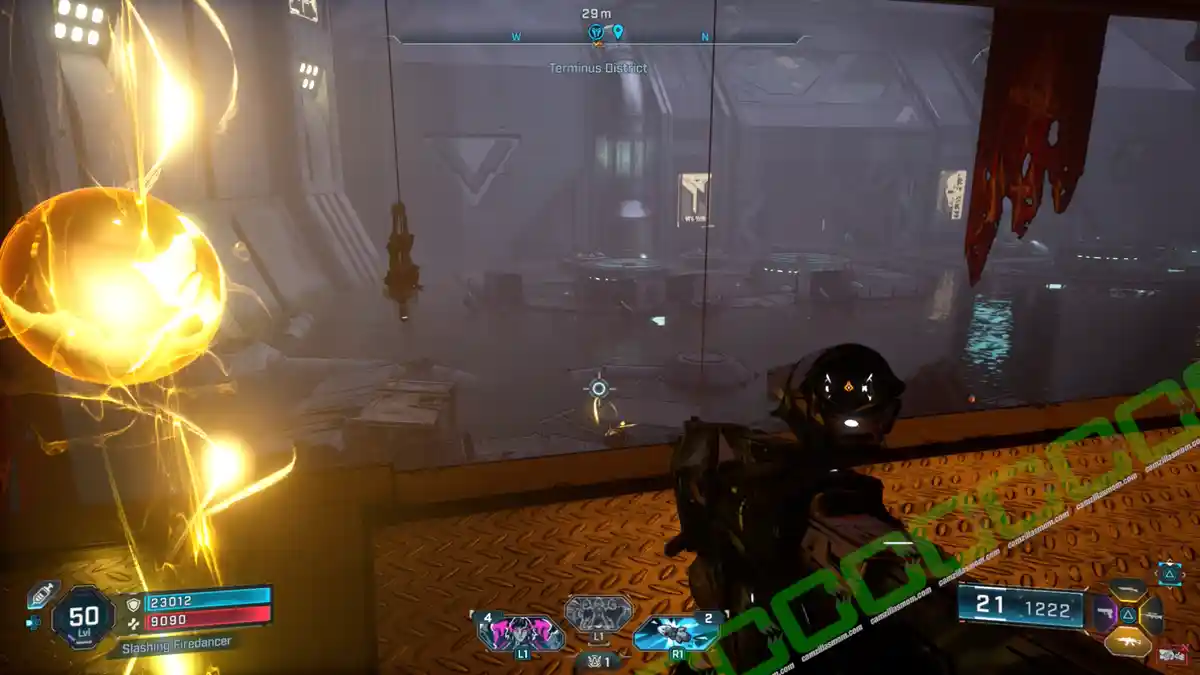Click the repair kit syringe icon
The height and width of the screenshot is (675, 1200).
click(x=41, y=592)
